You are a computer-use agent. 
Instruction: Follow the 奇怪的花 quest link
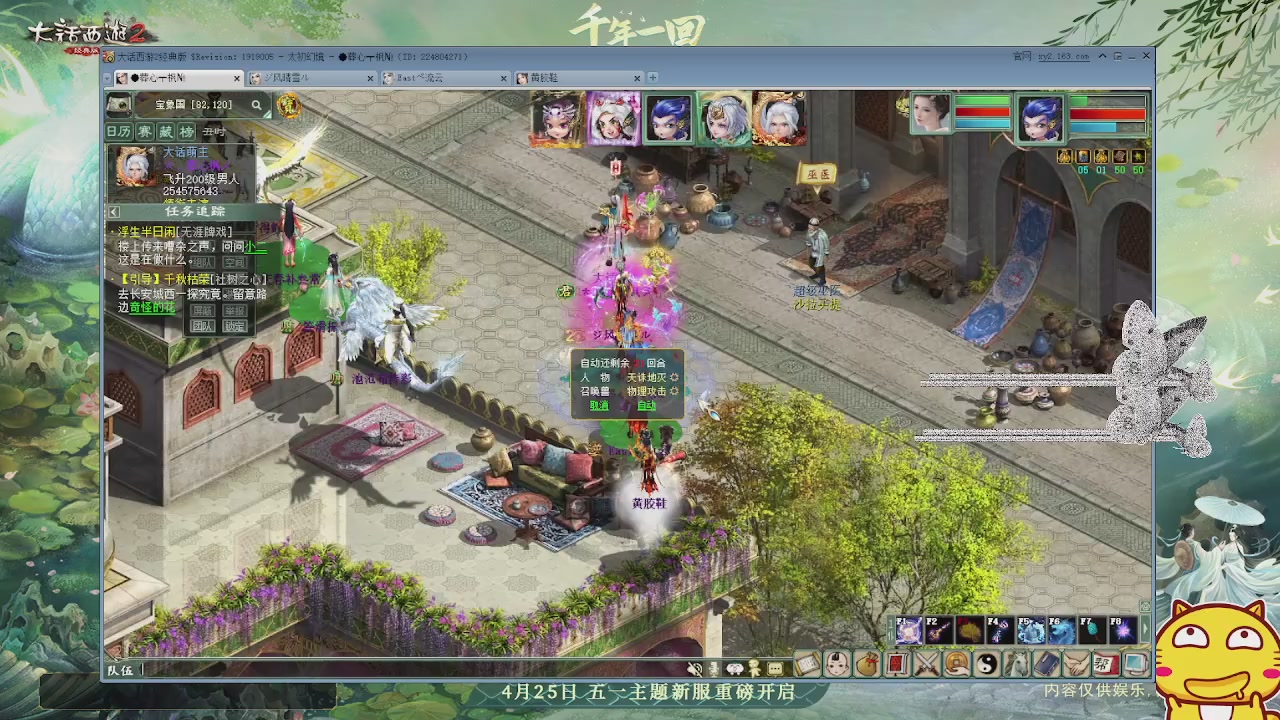[x=152, y=307]
